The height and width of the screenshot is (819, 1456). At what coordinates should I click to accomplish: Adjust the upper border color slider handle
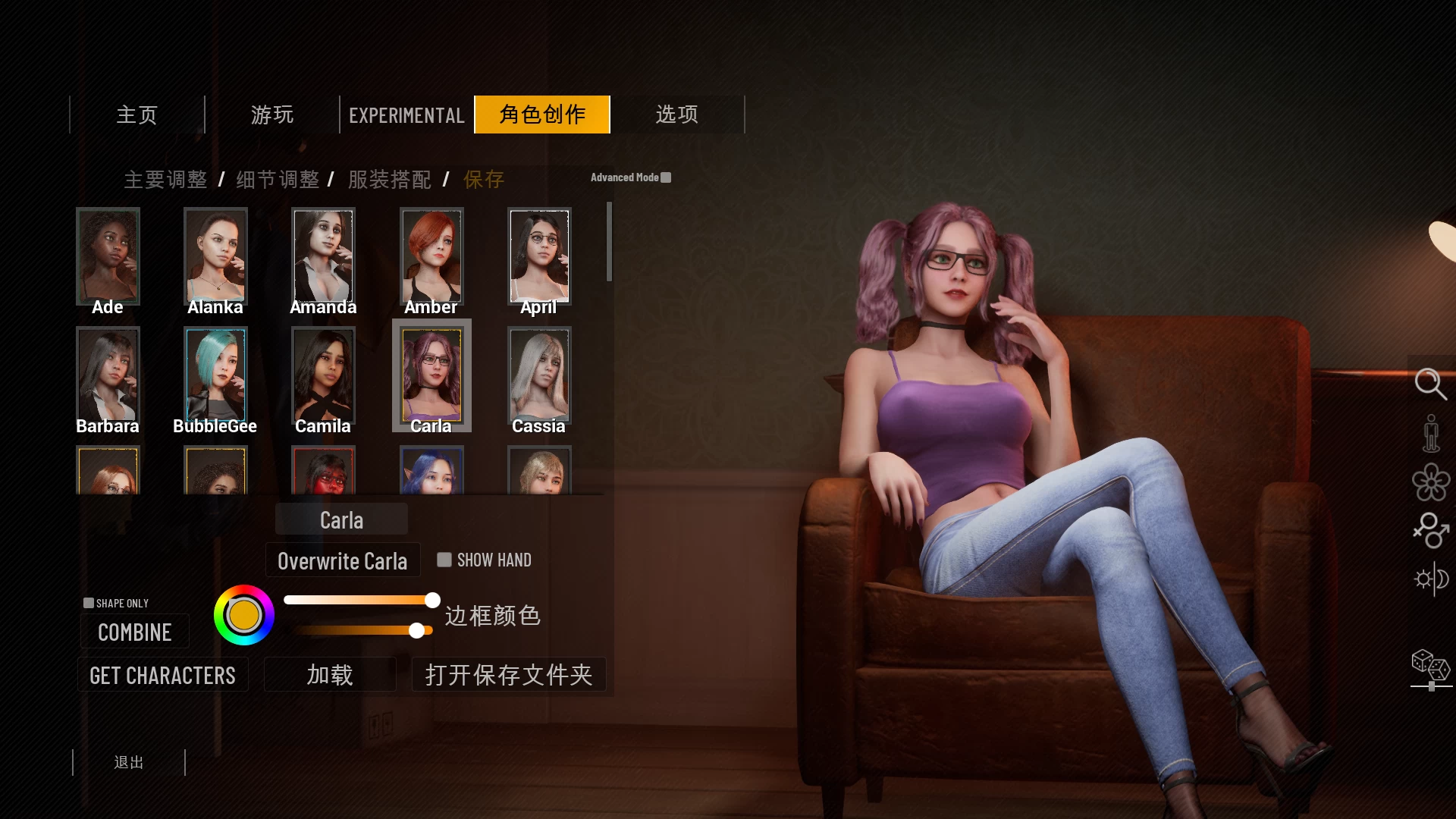point(431,599)
